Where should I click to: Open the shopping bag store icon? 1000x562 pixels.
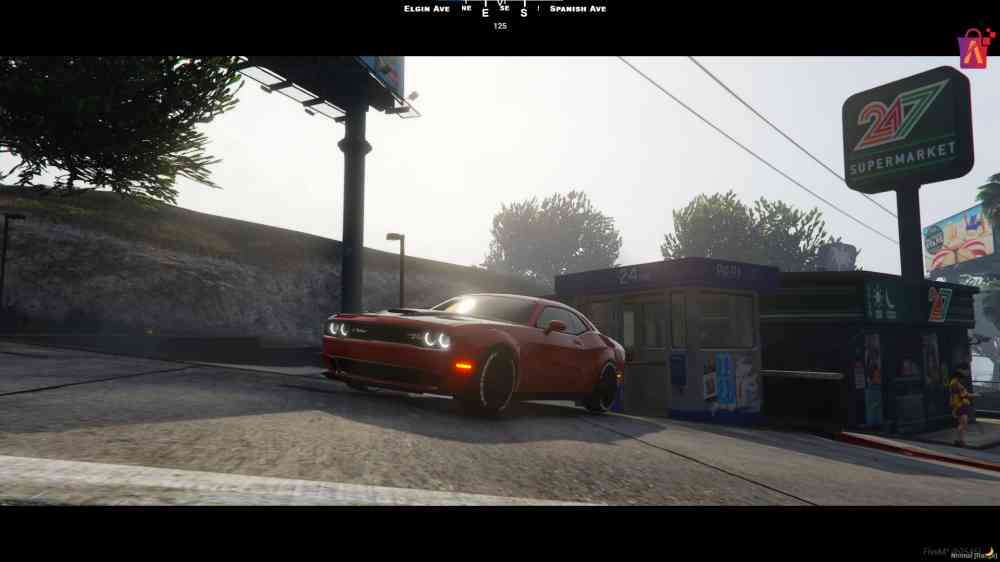coord(973,48)
